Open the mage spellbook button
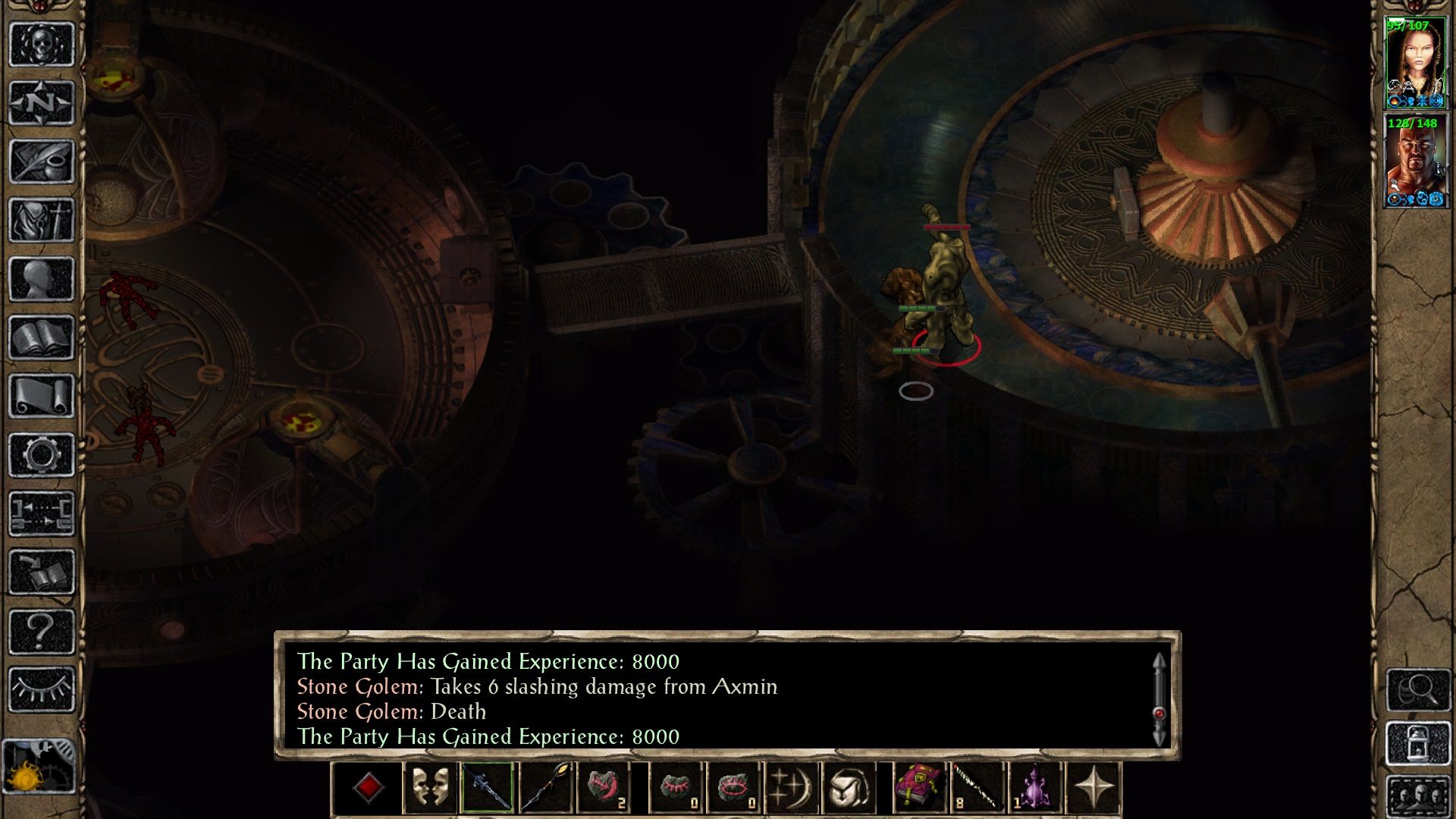The image size is (1456, 819). [42, 337]
